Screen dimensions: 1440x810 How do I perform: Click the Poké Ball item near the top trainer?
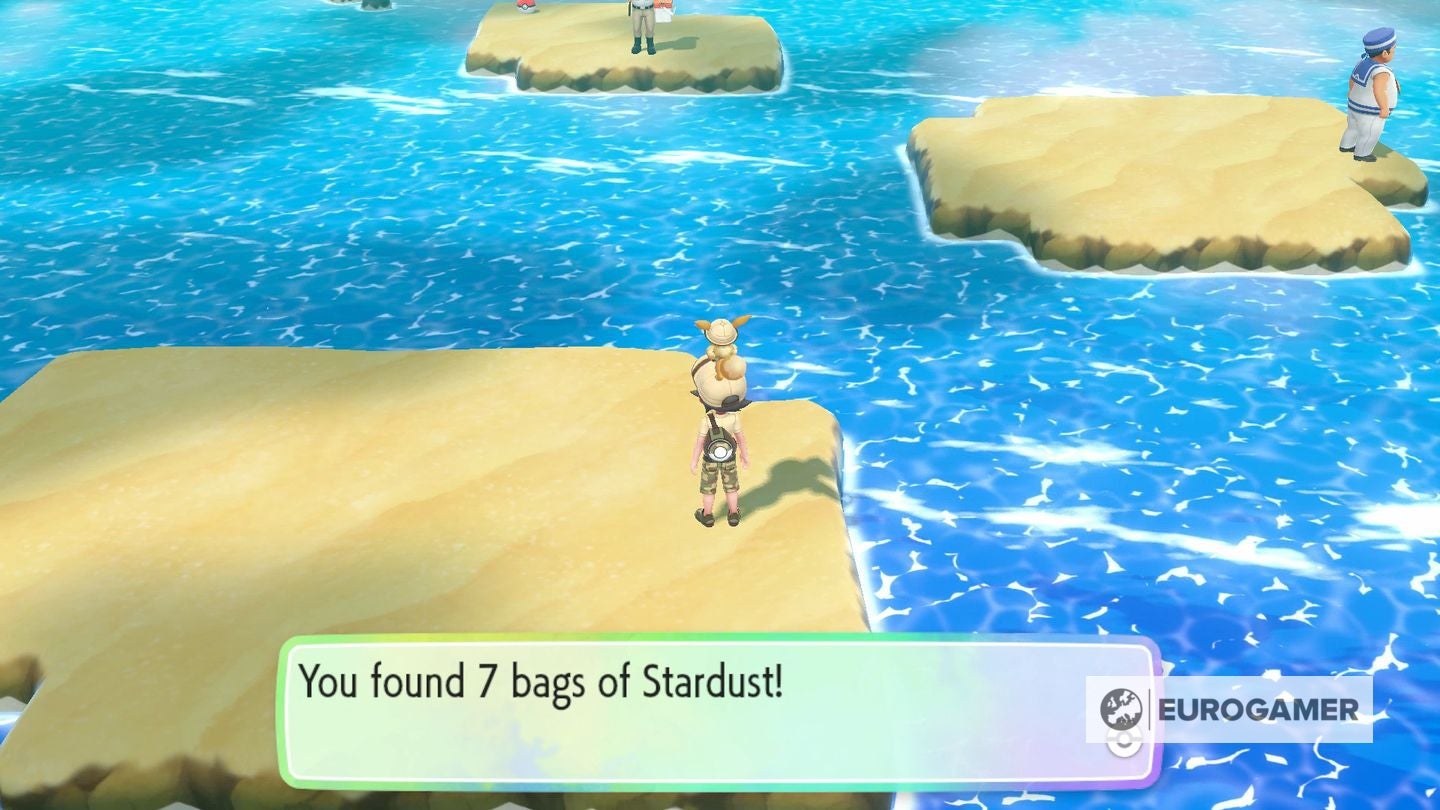(x=525, y=8)
